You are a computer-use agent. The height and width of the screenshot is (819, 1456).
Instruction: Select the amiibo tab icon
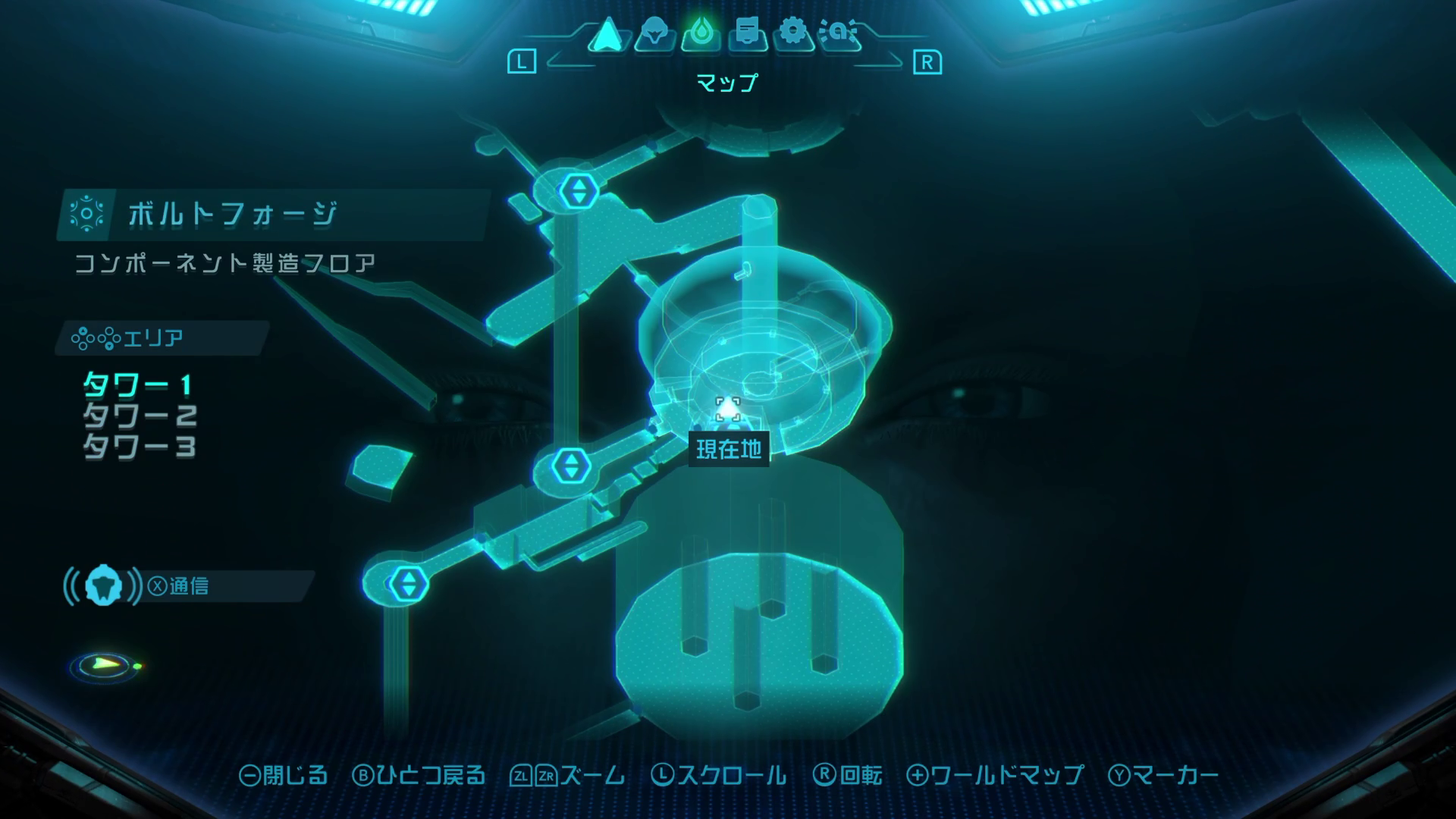coord(839,34)
